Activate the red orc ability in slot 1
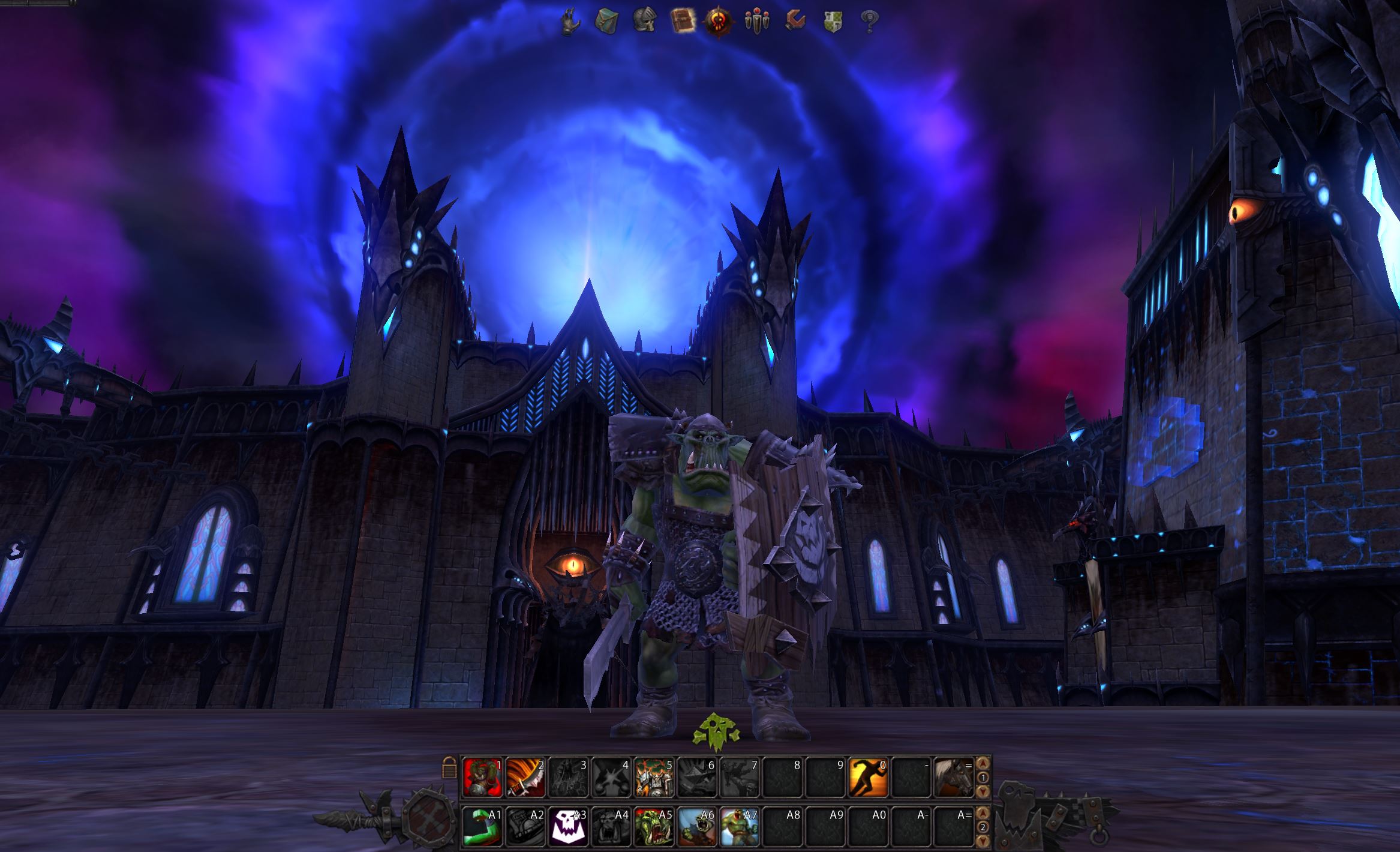Image resolution: width=1400 pixels, height=852 pixels. 483,777
